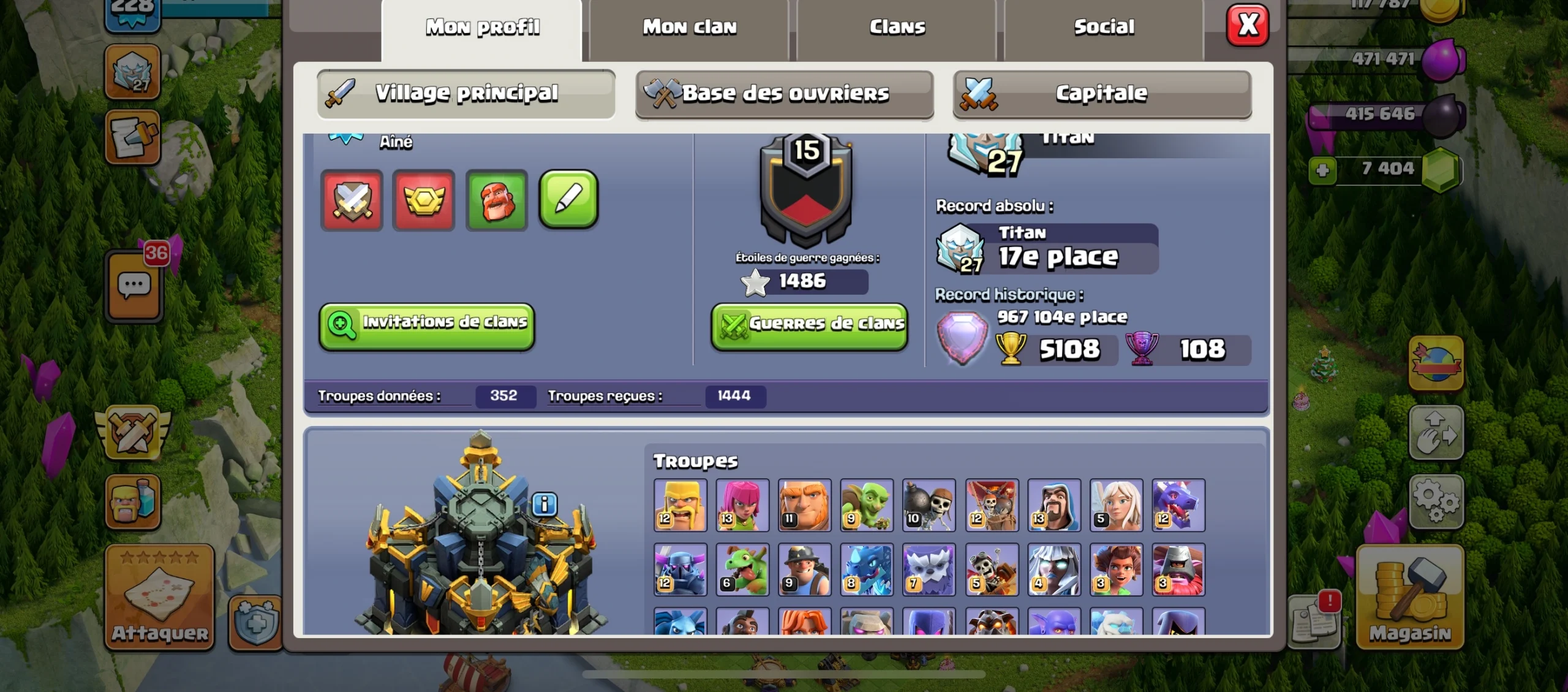The width and height of the screenshot is (1568, 692).
Task: Switch to the Mon clan tab
Action: [x=688, y=26]
